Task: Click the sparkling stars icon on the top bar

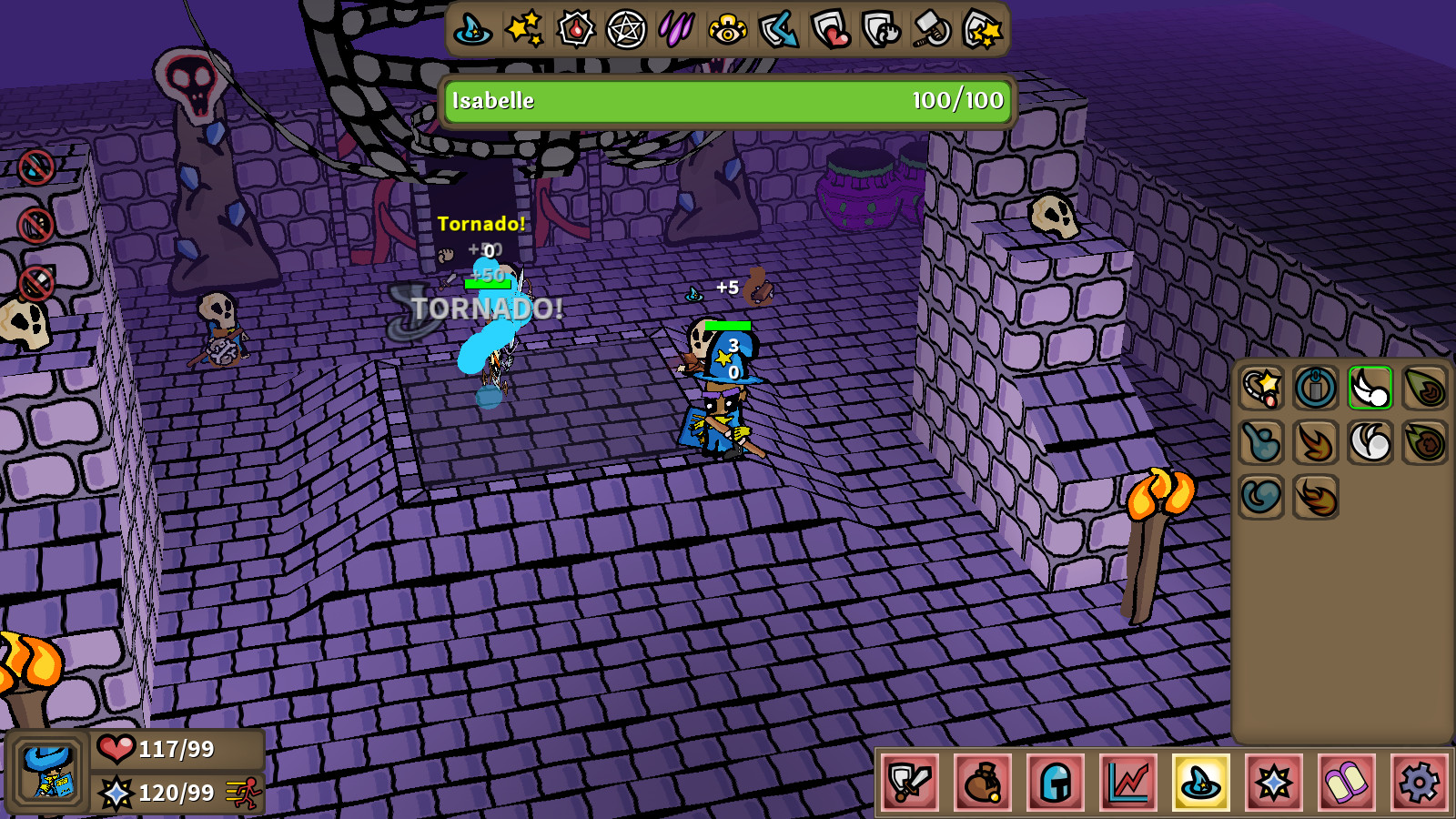Action: click(x=522, y=29)
